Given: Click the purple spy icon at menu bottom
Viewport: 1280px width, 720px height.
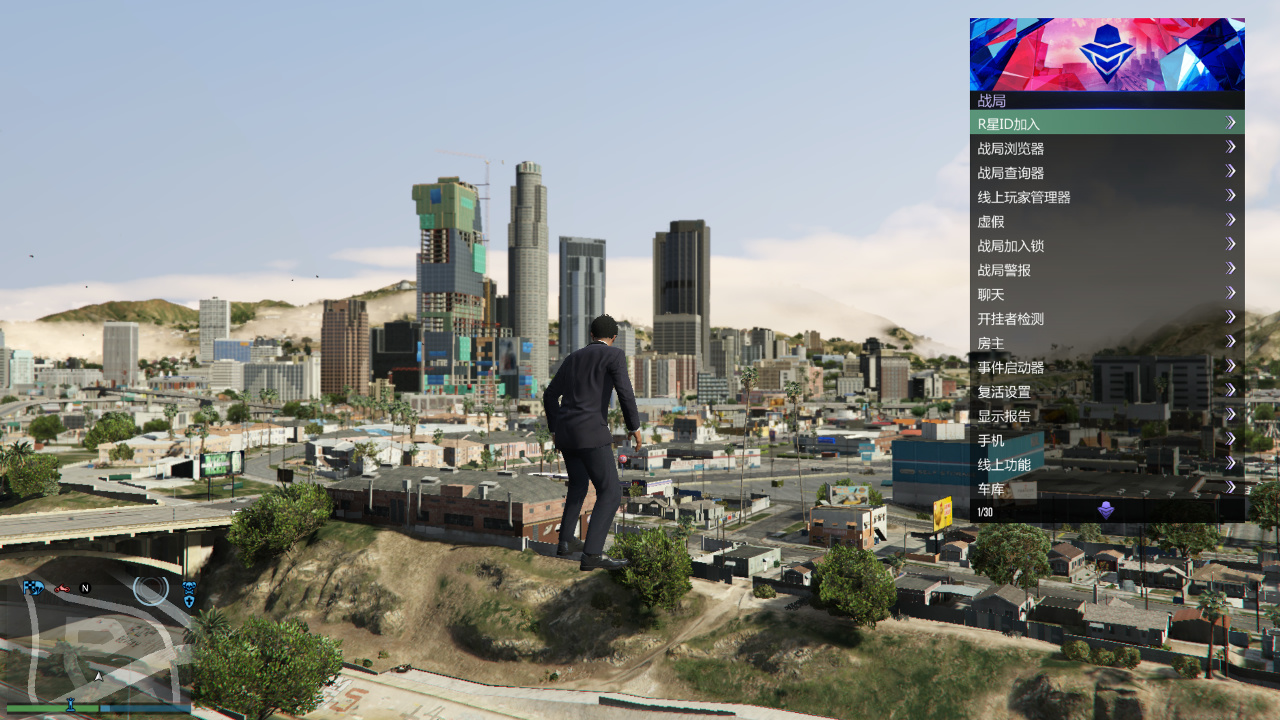Looking at the screenshot, I should [1106, 507].
